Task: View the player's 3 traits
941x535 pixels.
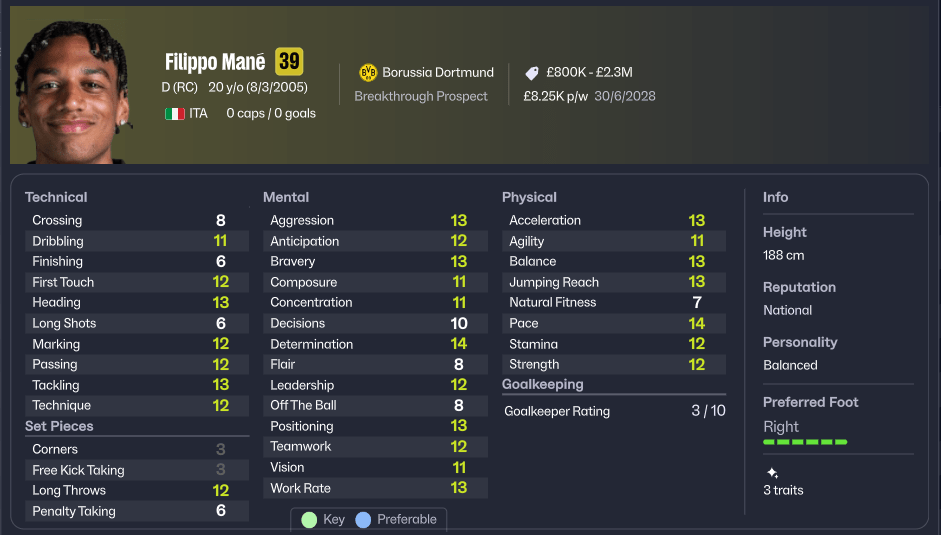Action: click(783, 490)
